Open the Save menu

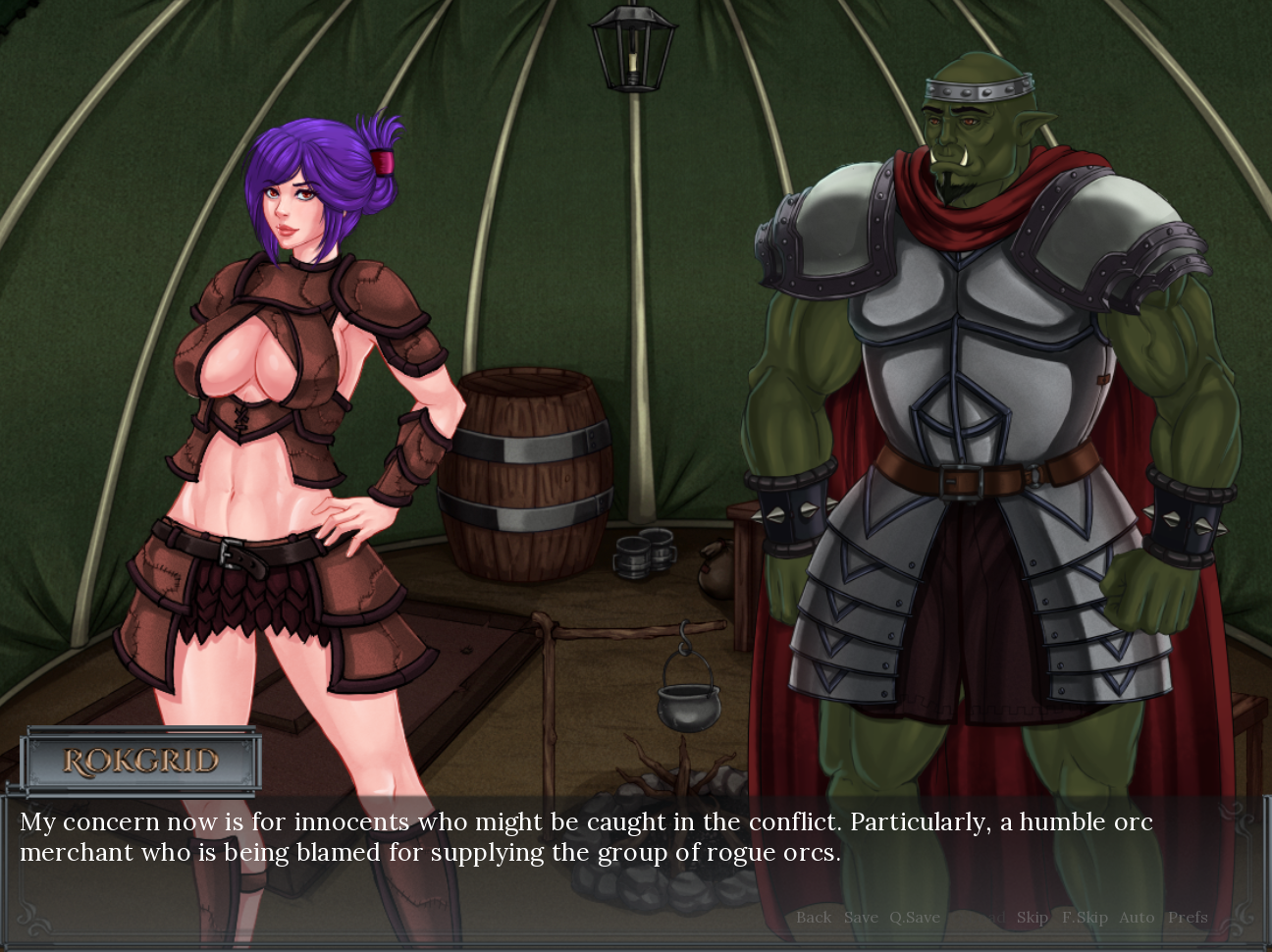pyautogui.click(x=861, y=918)
